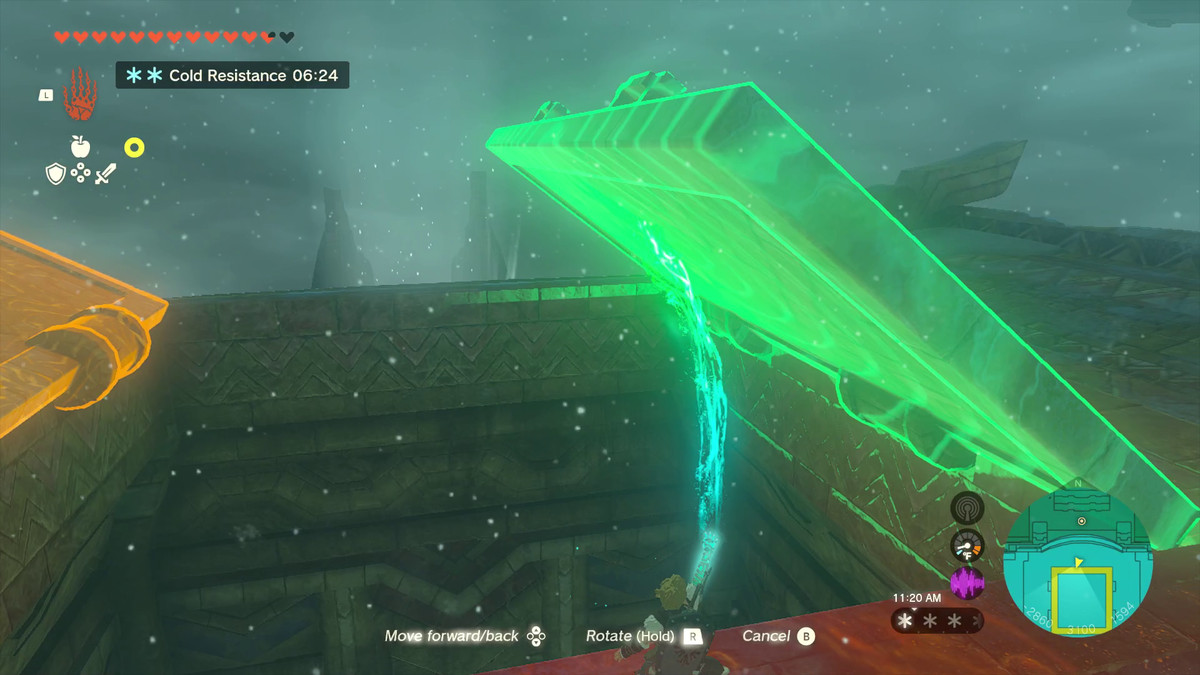Select the red Ultrahand ability icon
1200x675 pixels.
click(x=79, y=93)
